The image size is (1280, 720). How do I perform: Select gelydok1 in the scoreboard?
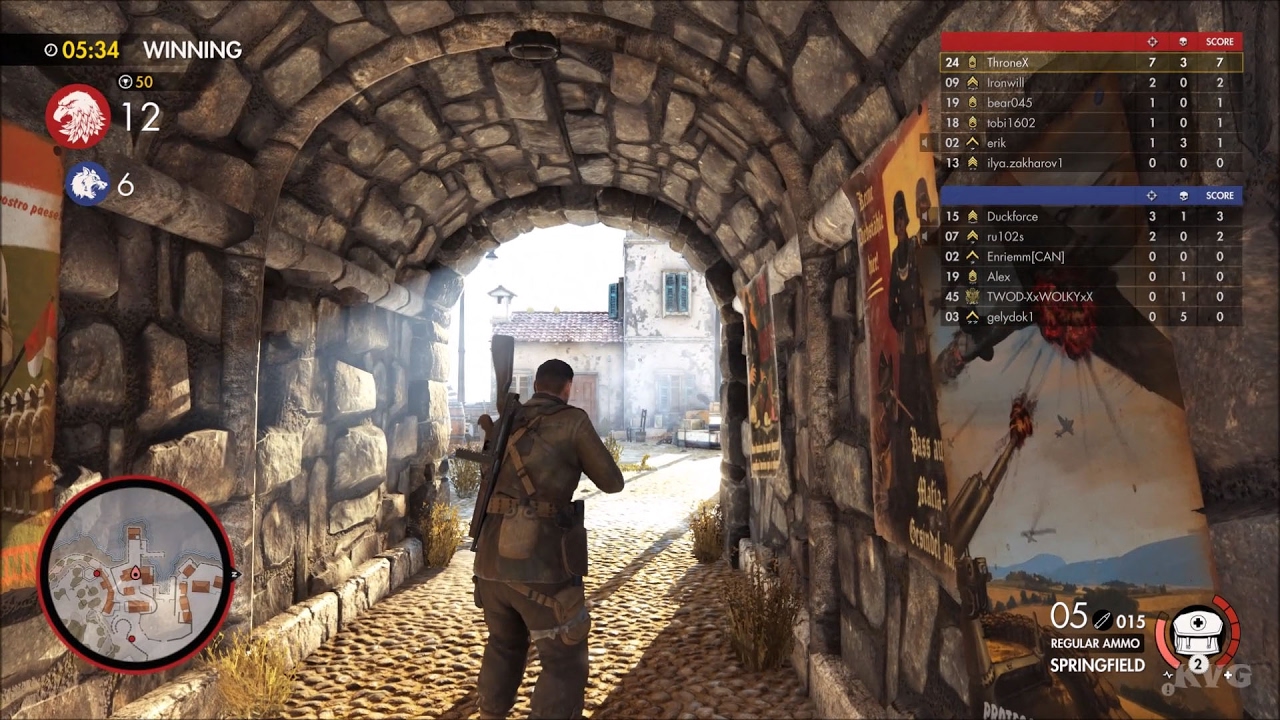(1091, 317)
